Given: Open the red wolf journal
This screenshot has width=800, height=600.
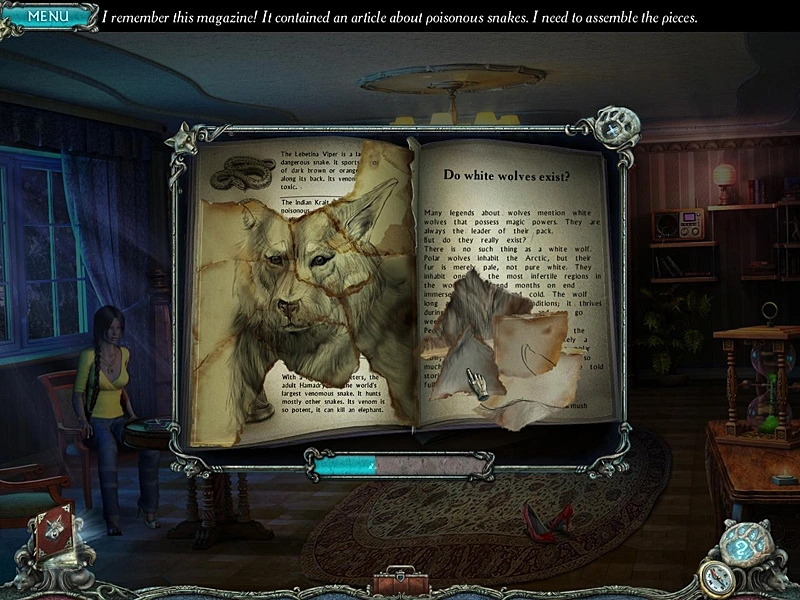Looking at the screenshot, I should [51, 534].
